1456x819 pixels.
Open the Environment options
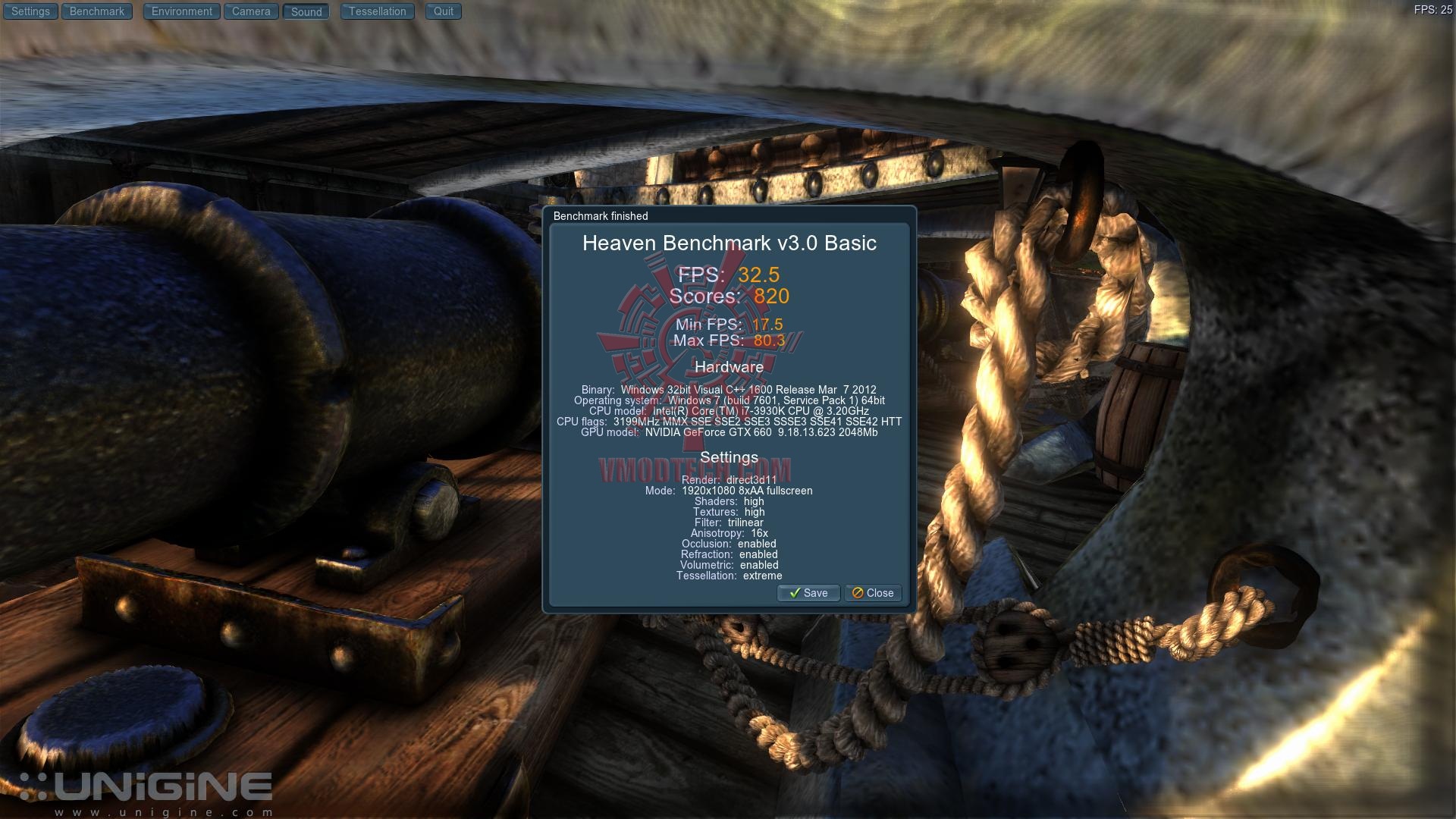click(x=182, y=11)
